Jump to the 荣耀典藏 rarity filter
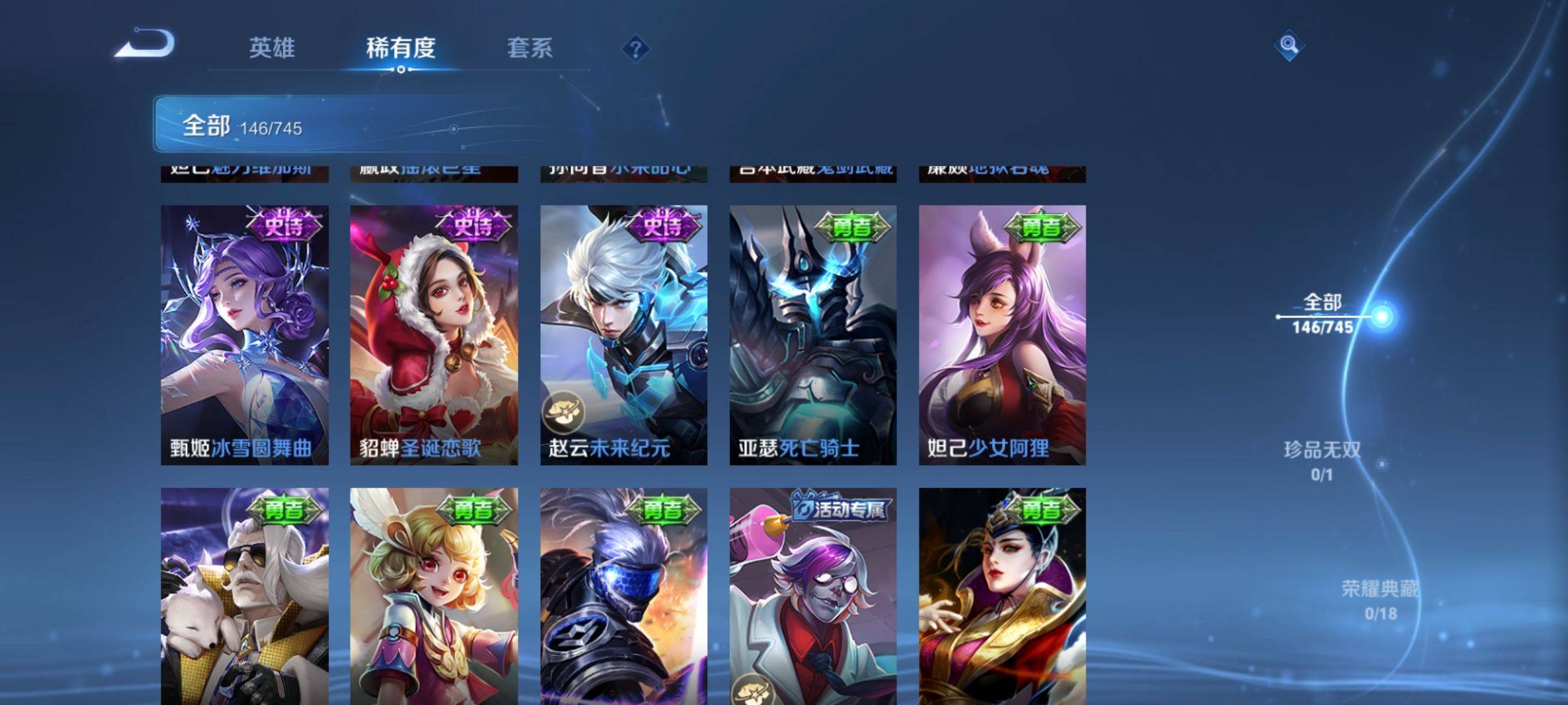Viewport: 1568px width, 705px height. point(1379,600)
